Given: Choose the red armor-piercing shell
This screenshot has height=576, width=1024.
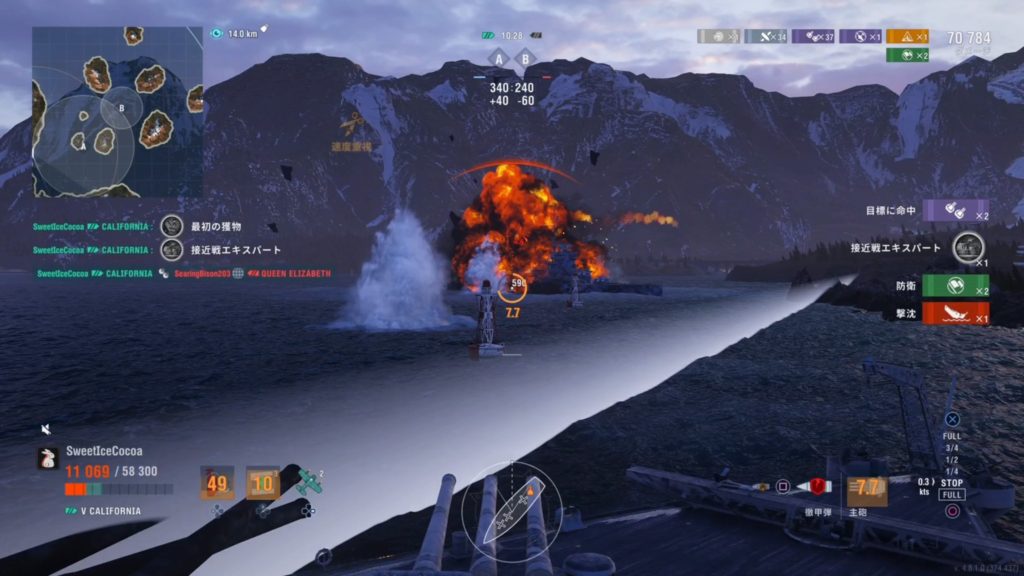Looking at the screenshot, I should pos(817,487).
